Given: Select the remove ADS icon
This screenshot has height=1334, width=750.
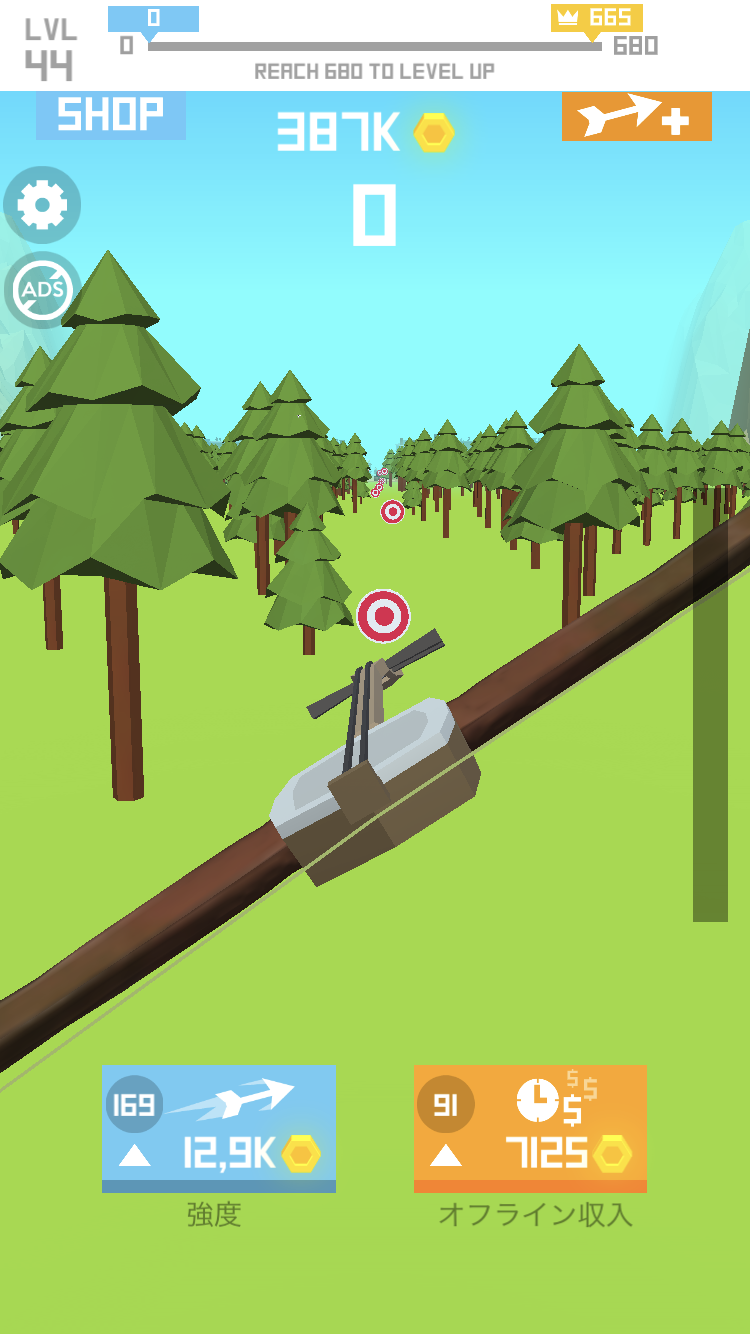Looking at the screenshot, I should (42, 290).
